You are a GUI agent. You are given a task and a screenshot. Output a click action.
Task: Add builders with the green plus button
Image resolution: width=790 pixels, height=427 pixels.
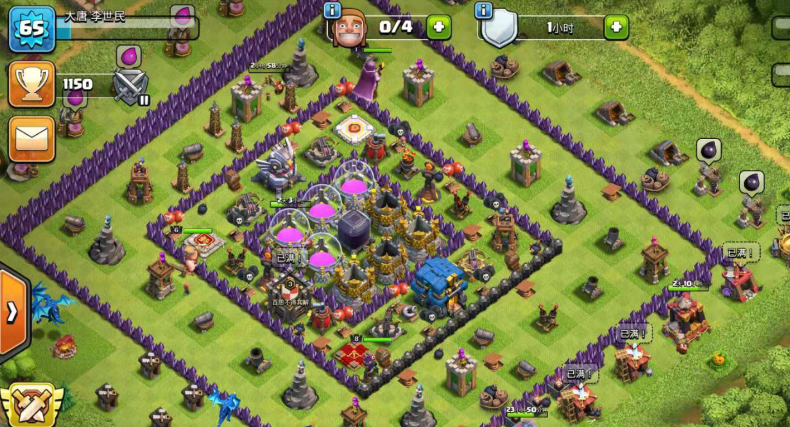(439, 27)
